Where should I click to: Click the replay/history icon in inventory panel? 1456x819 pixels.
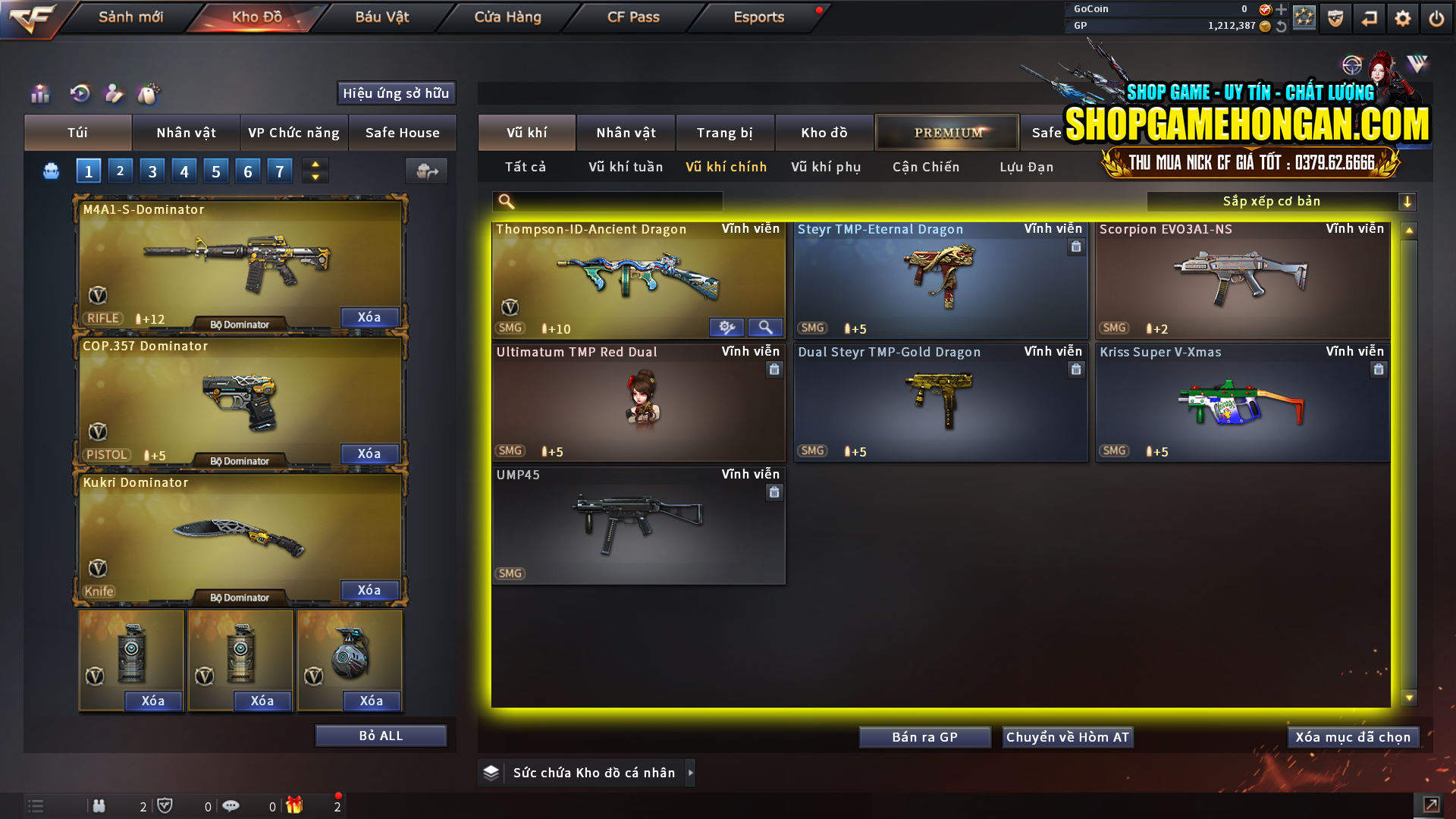pos(80,94)
